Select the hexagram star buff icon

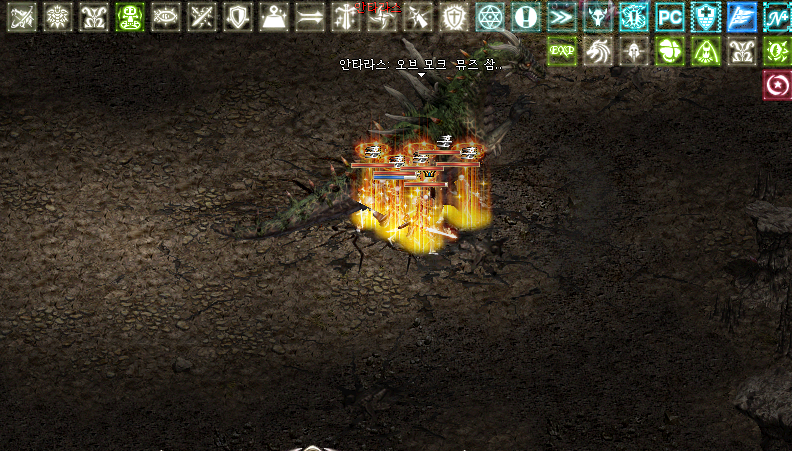[x=490, y=16]
